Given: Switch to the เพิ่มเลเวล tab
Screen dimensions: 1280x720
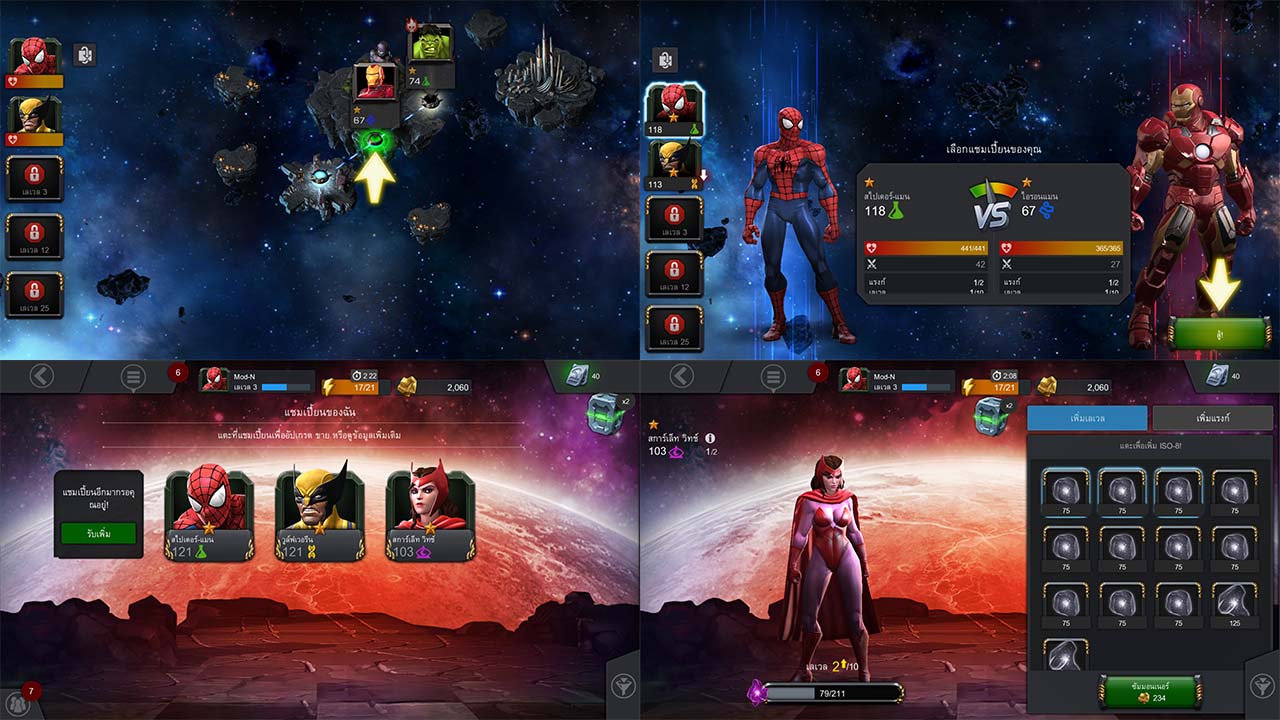Looking at the screenshot, I should (1087, 417).
